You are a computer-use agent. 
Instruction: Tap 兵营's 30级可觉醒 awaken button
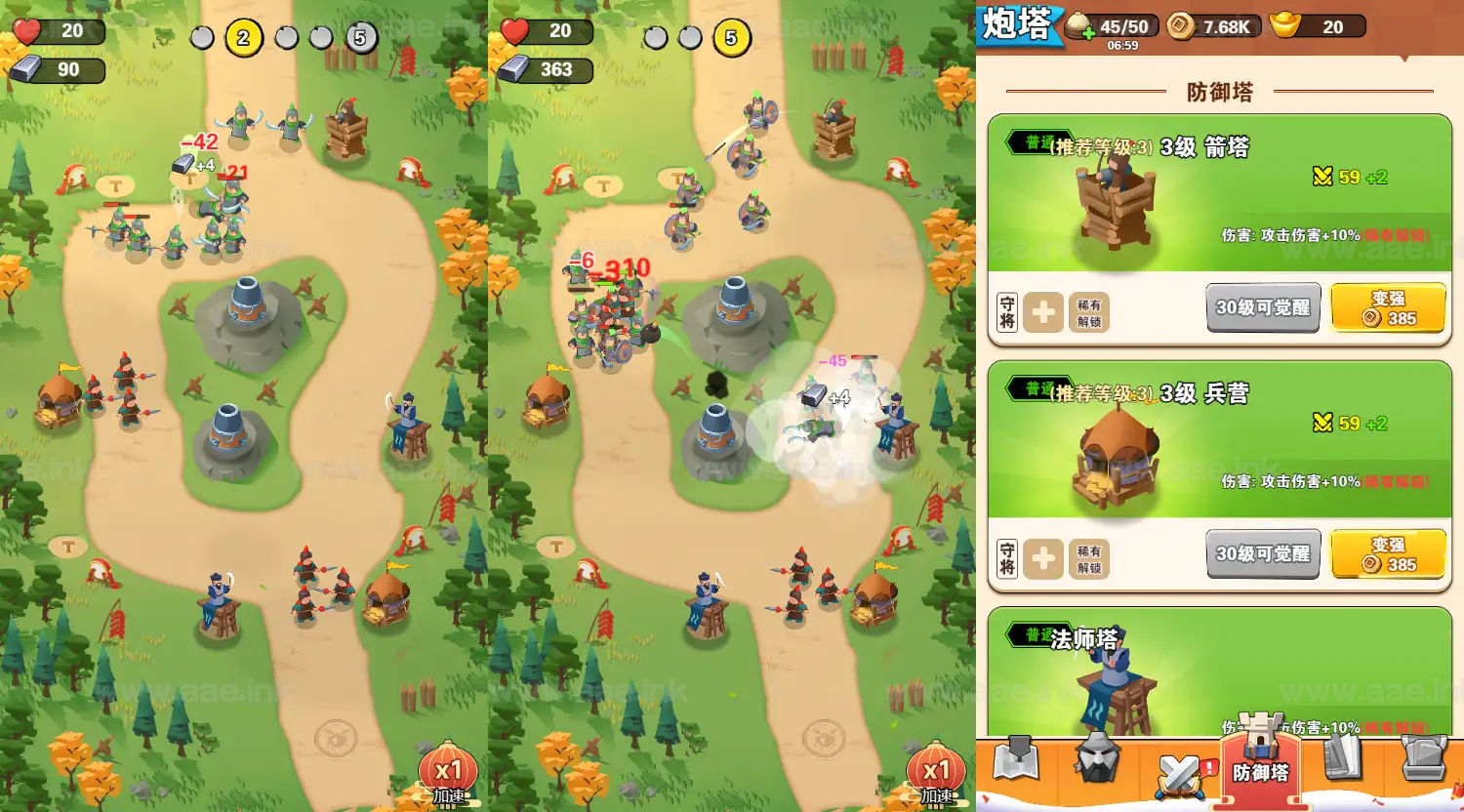[1263, 553]
